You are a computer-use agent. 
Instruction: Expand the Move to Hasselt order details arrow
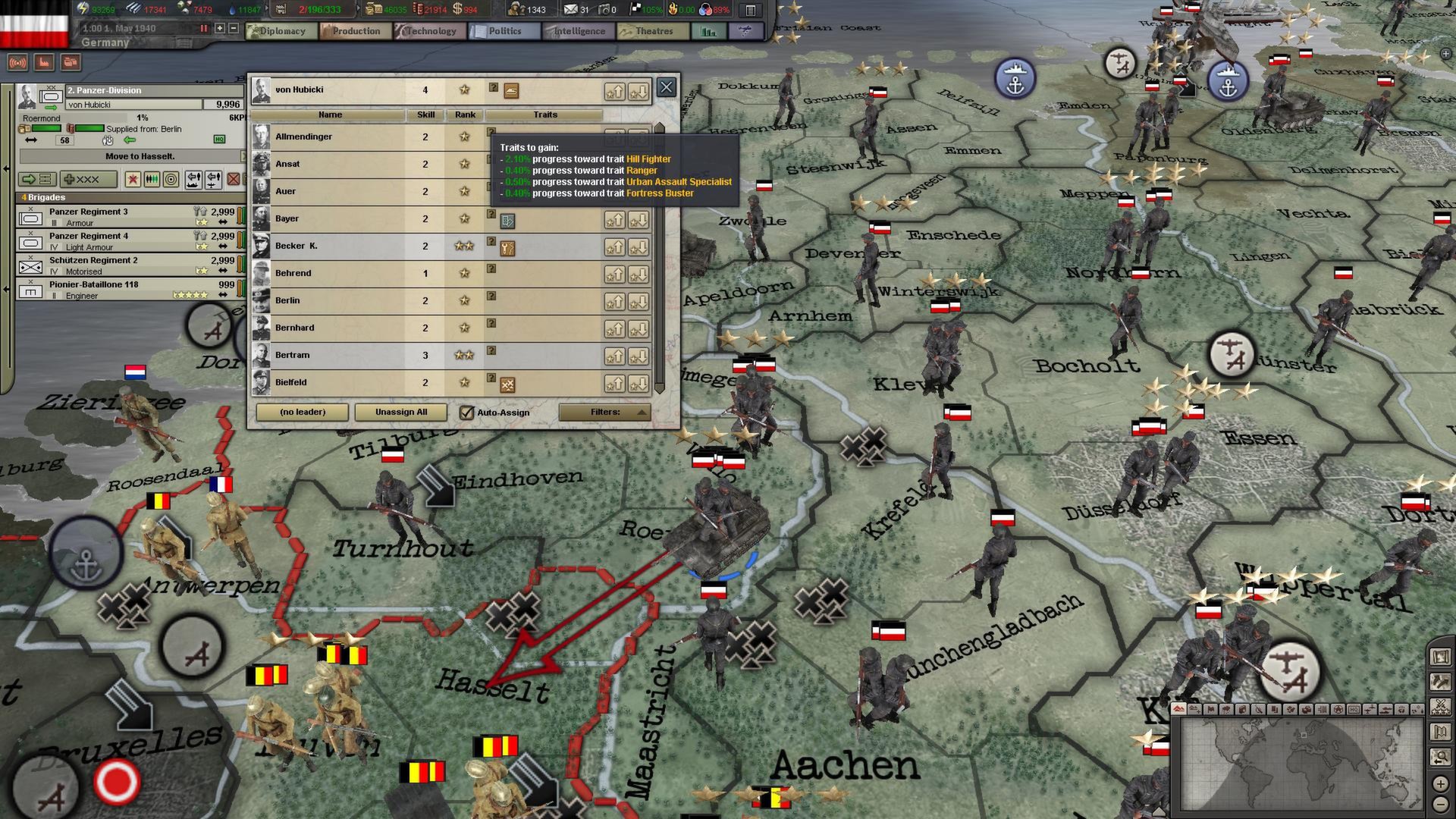tap(243, 157)
